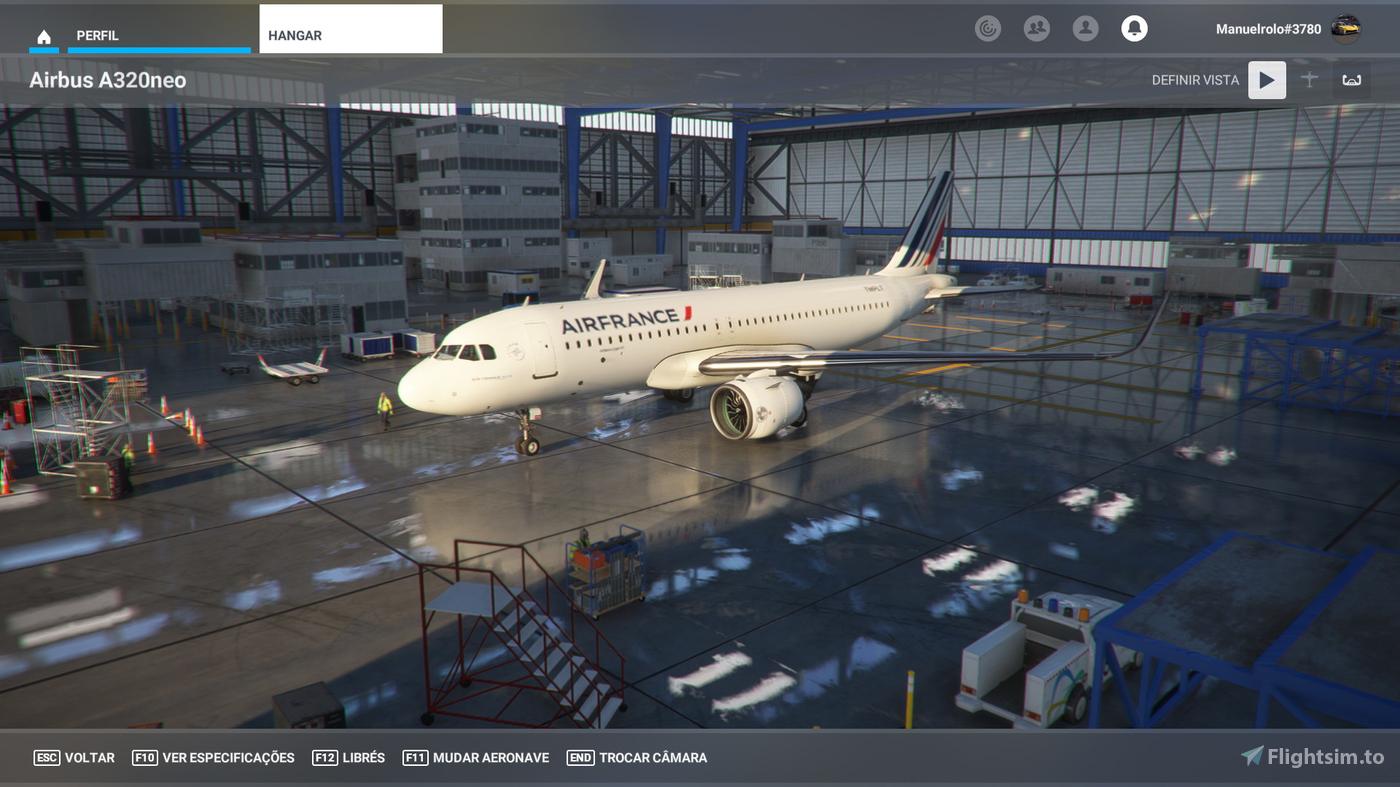Image resolution: width=1400 pixels, height=787 pixels.
Task: Click the home icon in the top bar
Action: click(44, 35)
